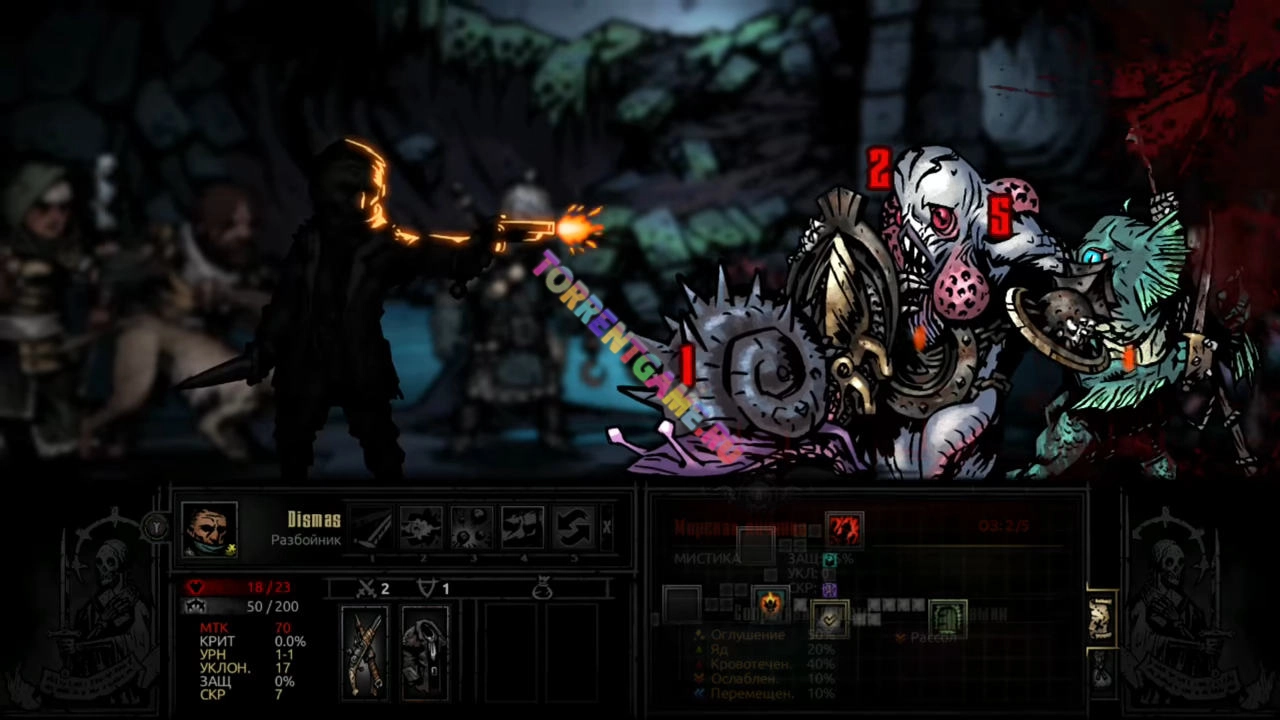Select the flame icon room on map
Image resolution: width=1280 pixels, height=720 pixels.
[x=770, y=603]
